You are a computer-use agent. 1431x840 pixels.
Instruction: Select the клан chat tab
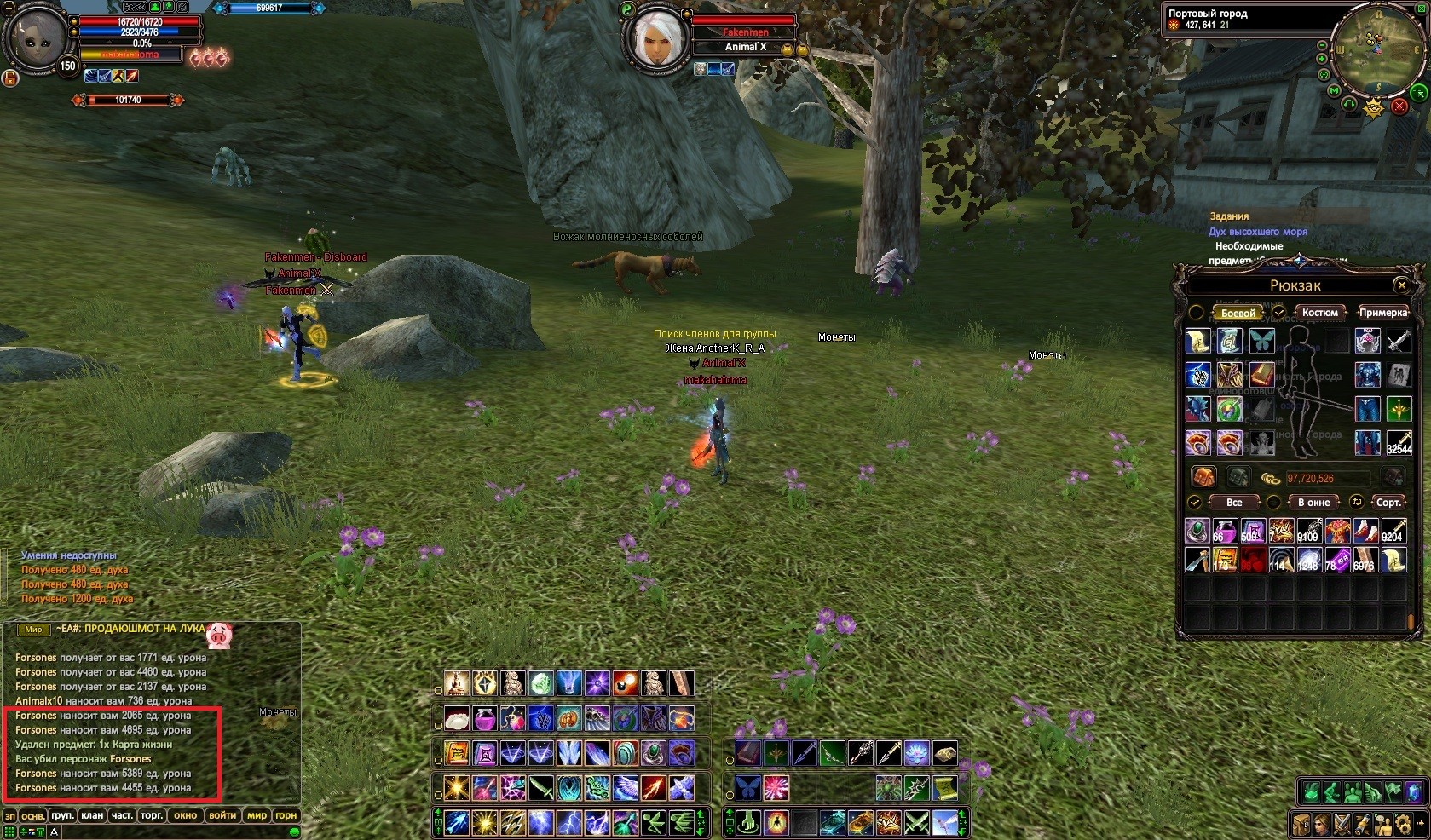(92, 815)
